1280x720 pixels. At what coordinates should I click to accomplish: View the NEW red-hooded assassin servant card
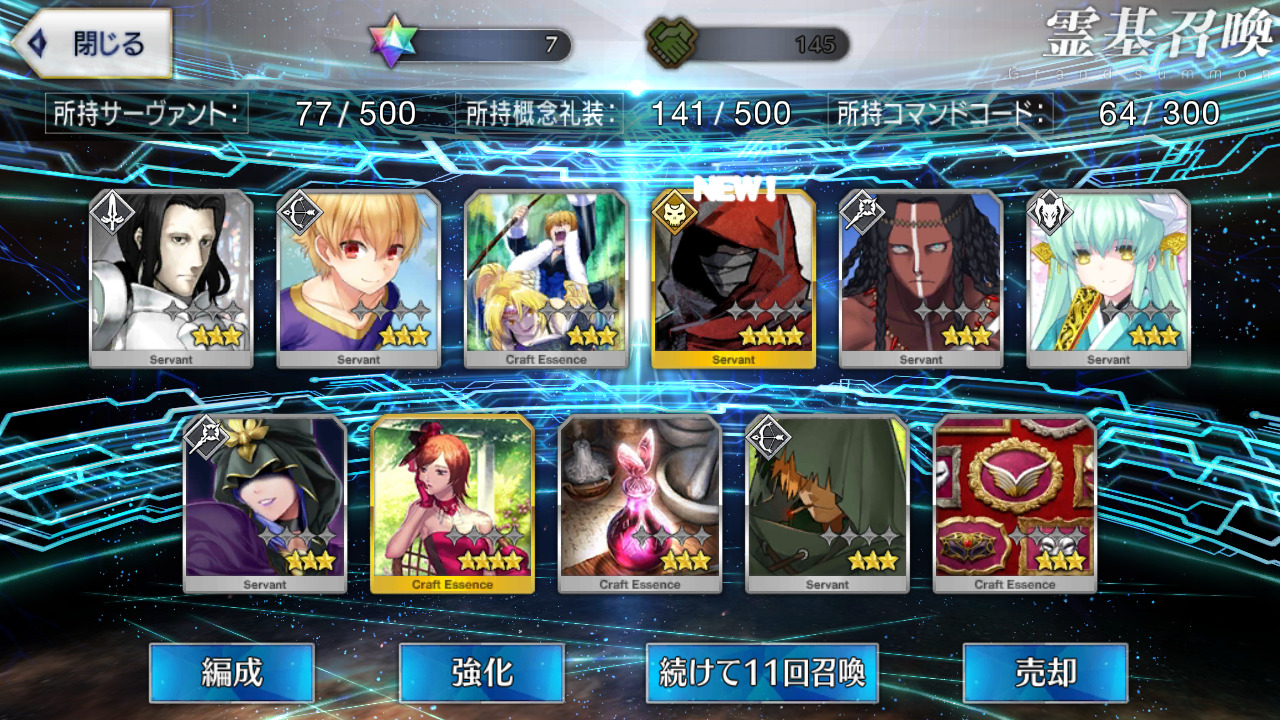pyautogui.click(x=733, y=278)
